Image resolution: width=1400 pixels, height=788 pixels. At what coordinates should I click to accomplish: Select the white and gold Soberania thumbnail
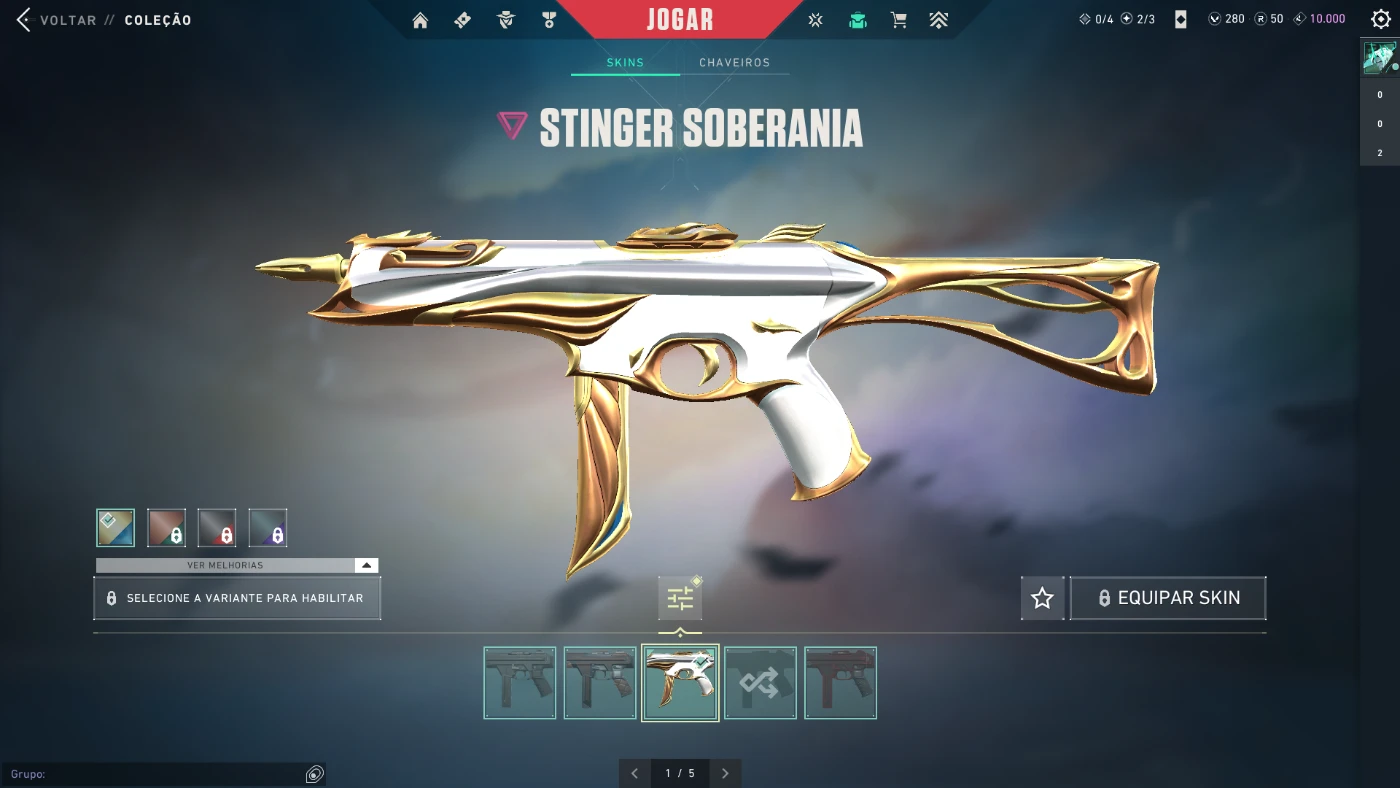680,683
